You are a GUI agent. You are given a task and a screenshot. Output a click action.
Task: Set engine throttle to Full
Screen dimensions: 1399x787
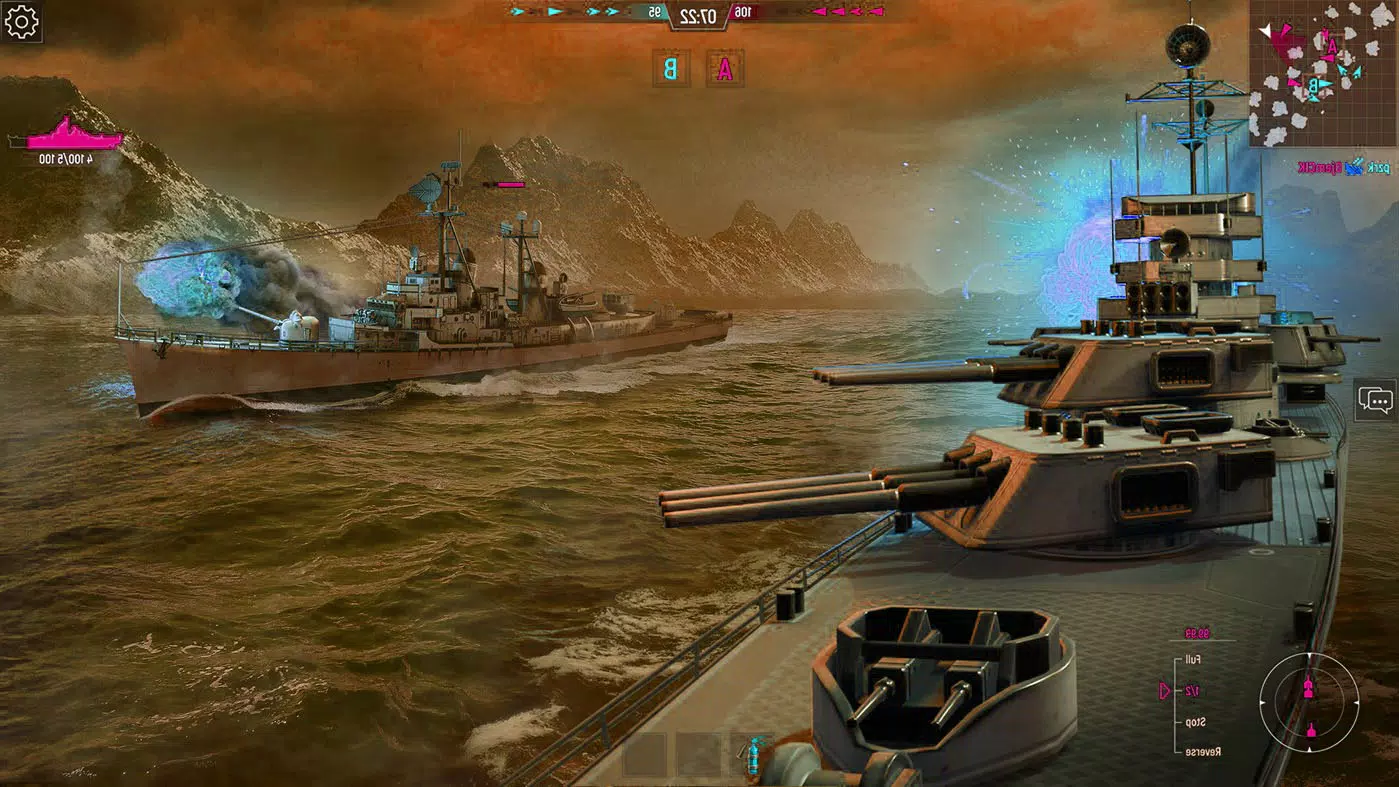tap(1192, 660)
